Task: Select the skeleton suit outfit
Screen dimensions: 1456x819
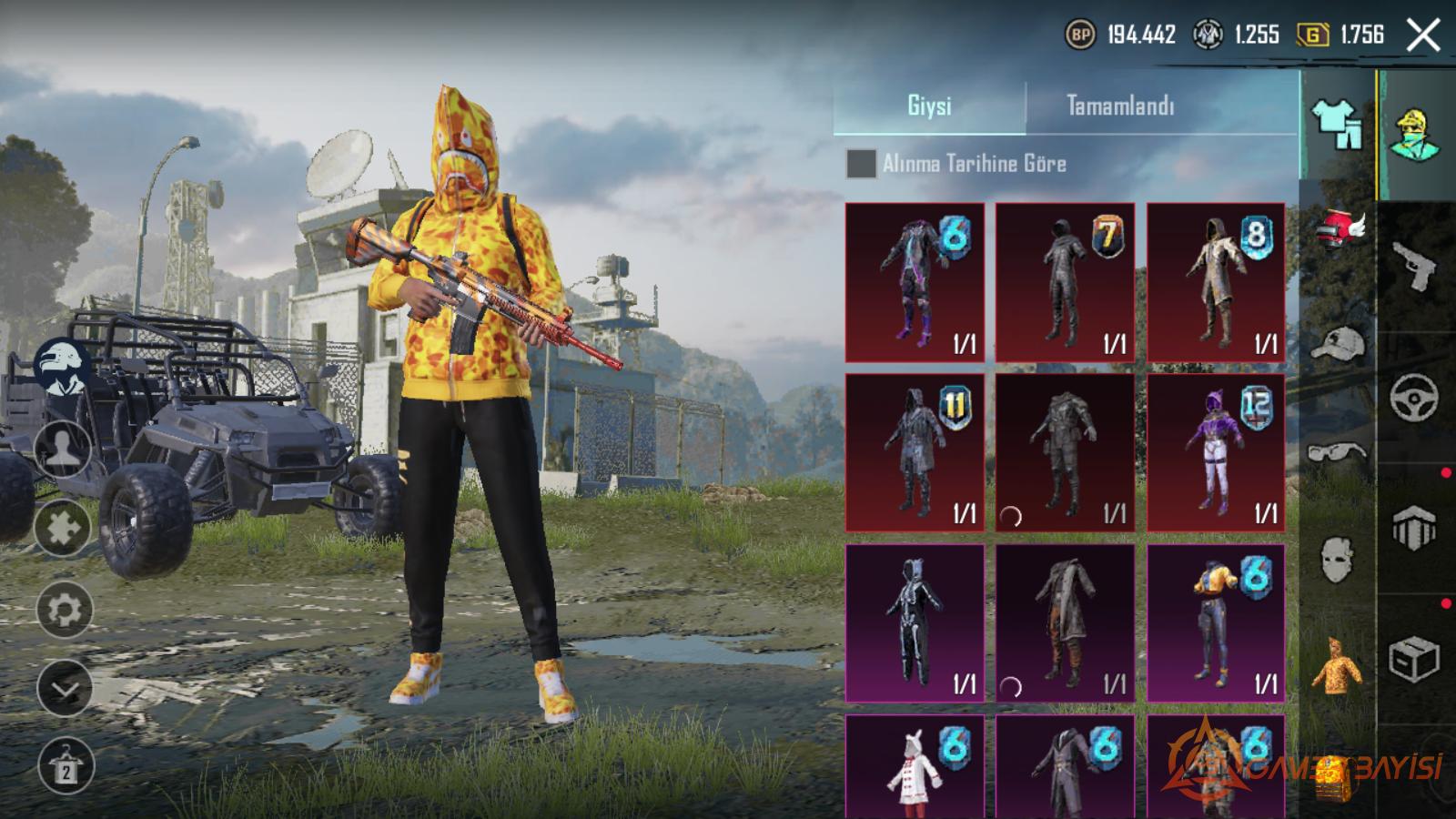Action: (x=915, y=623)
